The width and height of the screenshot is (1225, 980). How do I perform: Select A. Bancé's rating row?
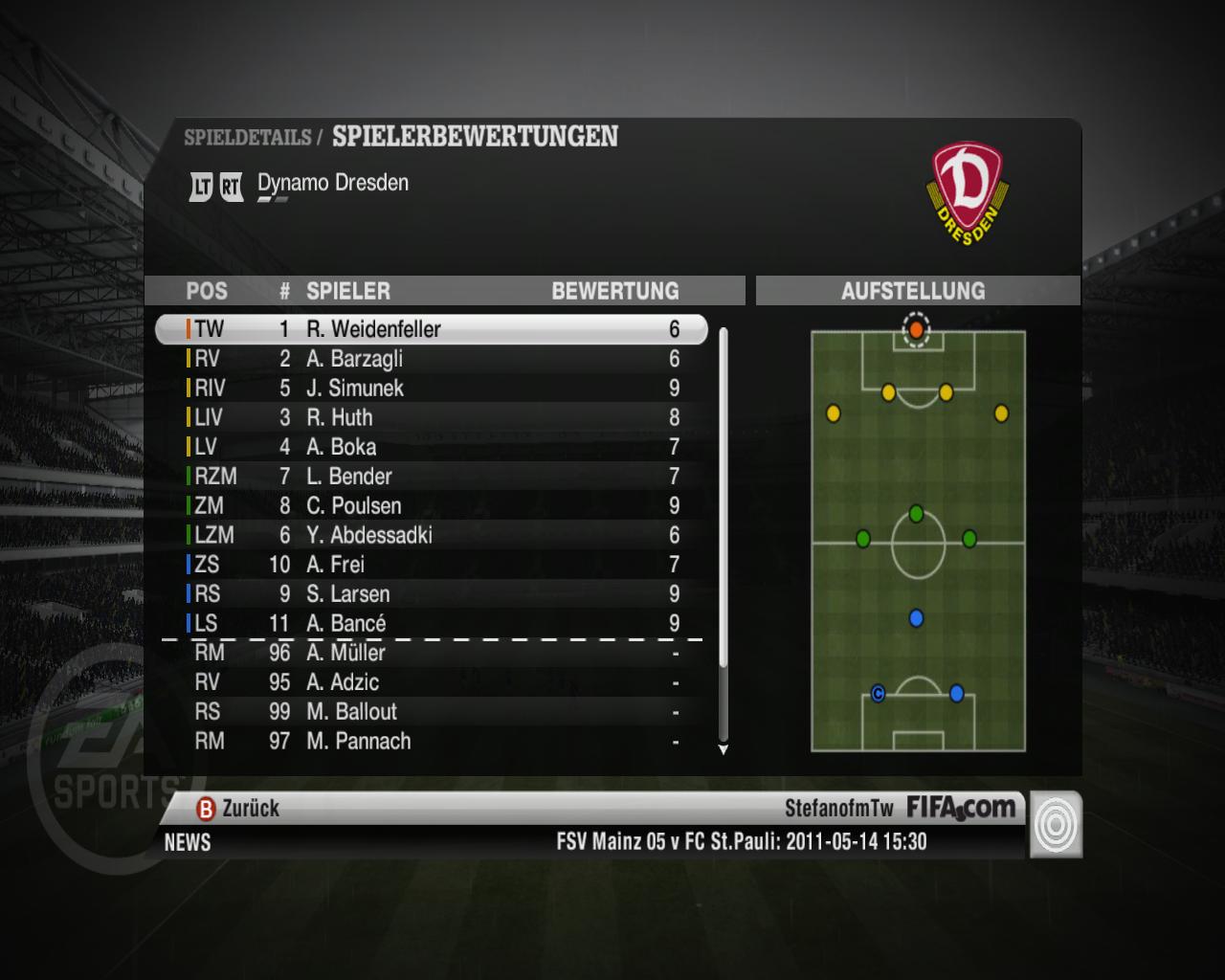coord(431,623)
